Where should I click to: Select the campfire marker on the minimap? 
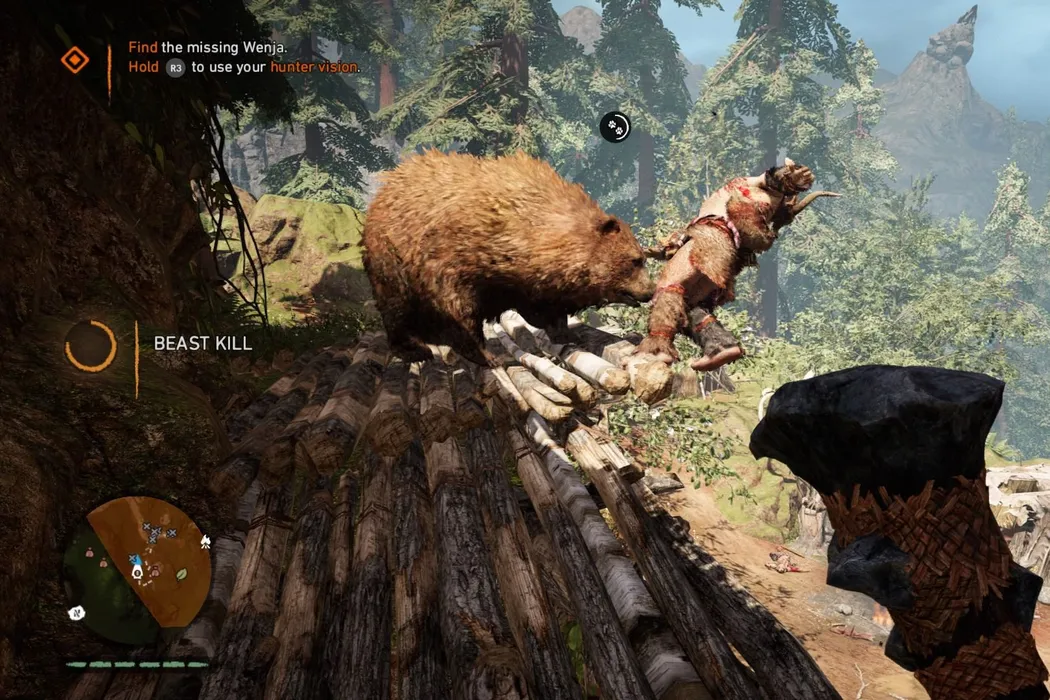(204, 542)
